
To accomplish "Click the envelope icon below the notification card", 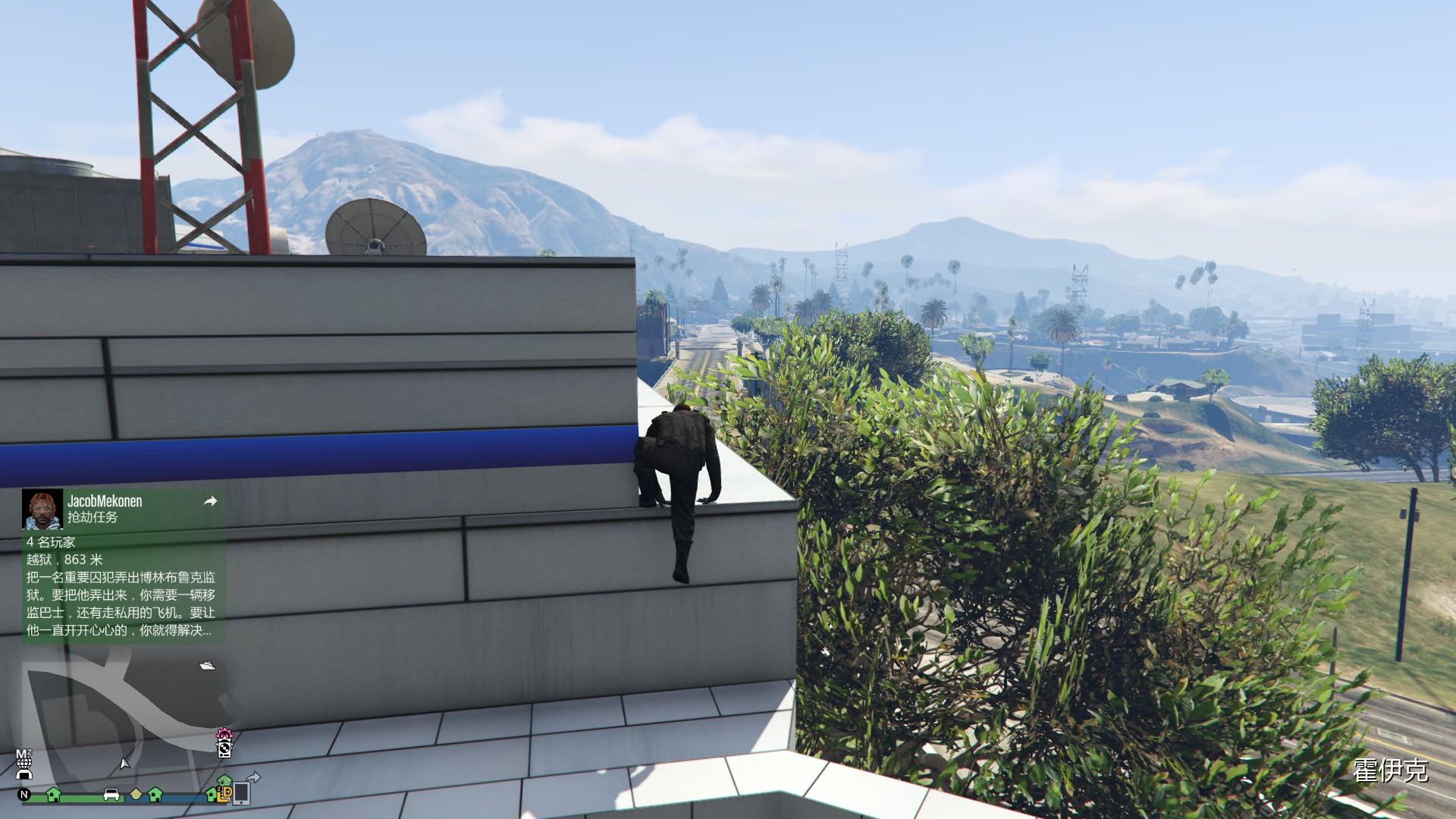I will point(207,664).
